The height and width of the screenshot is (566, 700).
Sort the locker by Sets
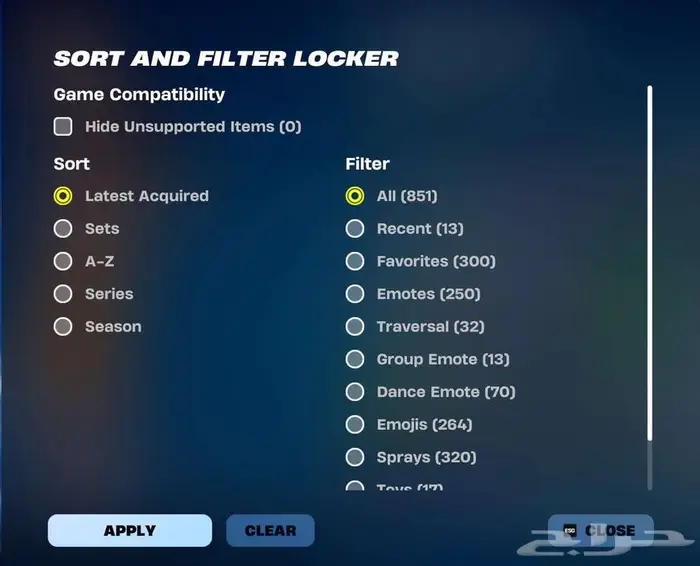click(x=63, y=229)
